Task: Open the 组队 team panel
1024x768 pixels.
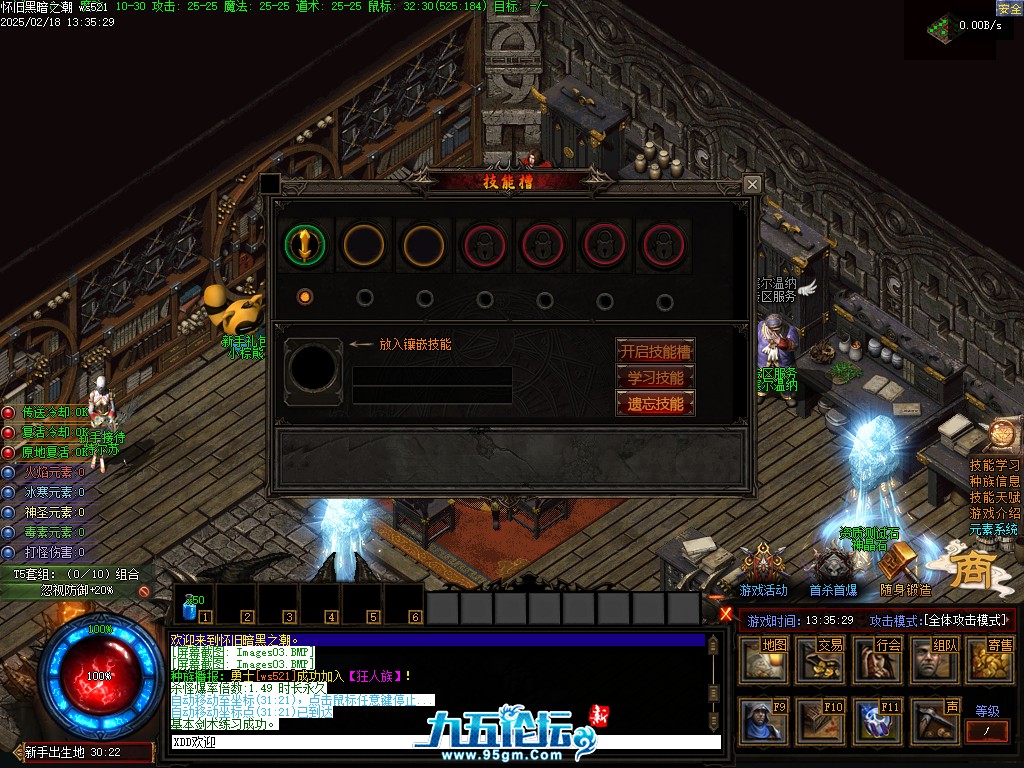Action: (933, 660)
